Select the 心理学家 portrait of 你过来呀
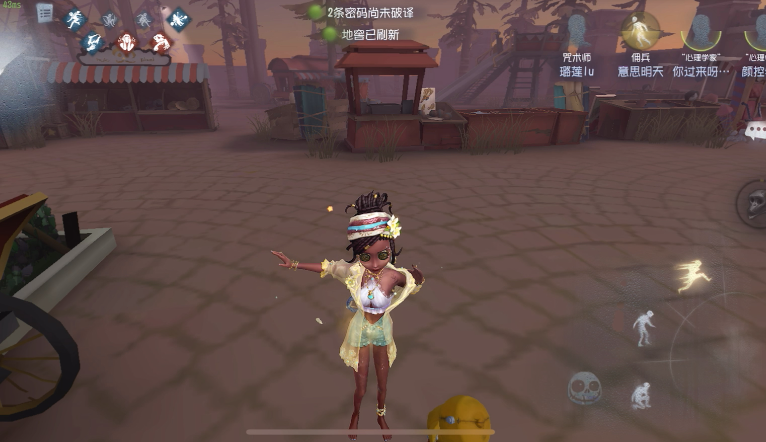 coord(701,31)
